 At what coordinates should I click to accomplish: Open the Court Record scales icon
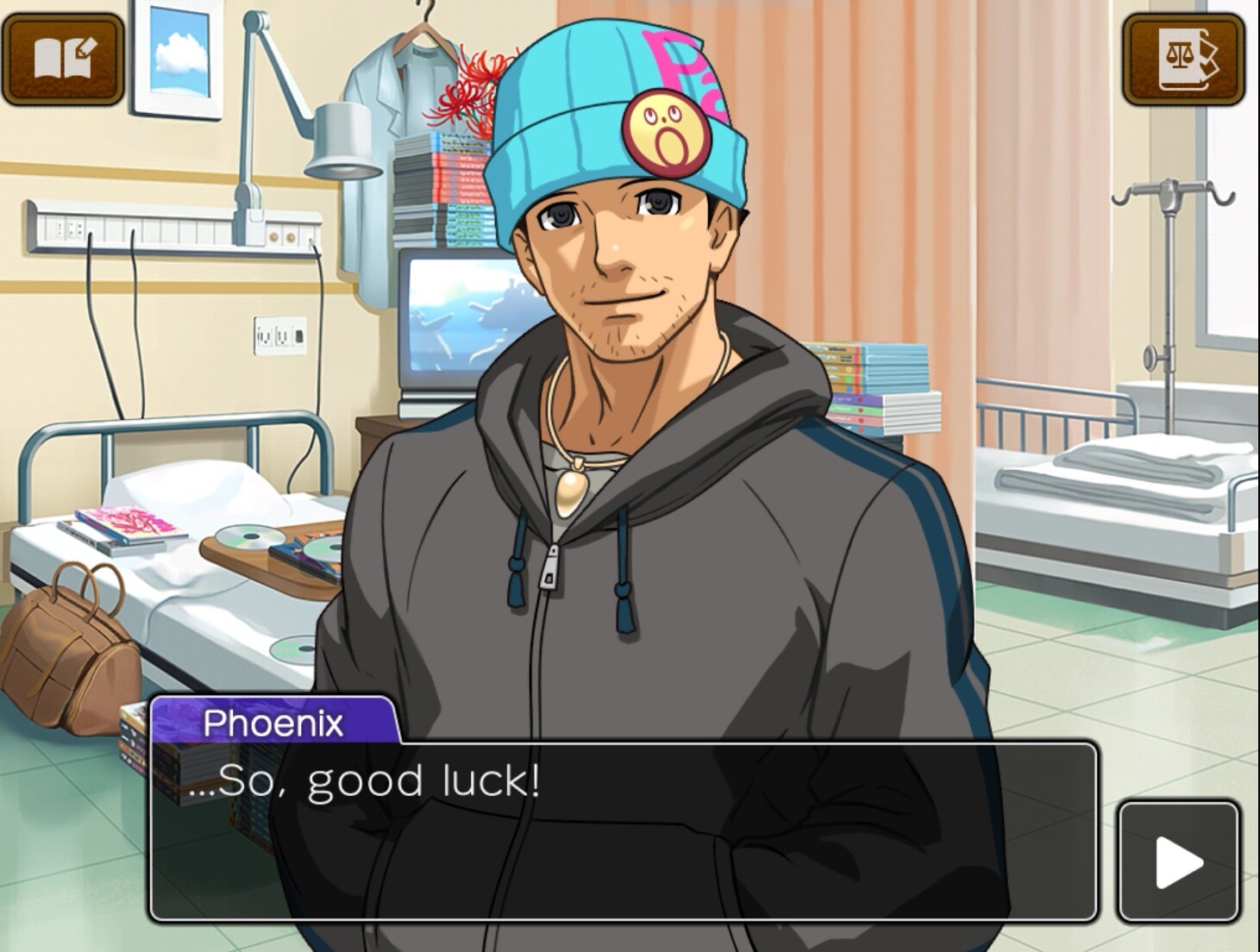[x=1183, y=59]
